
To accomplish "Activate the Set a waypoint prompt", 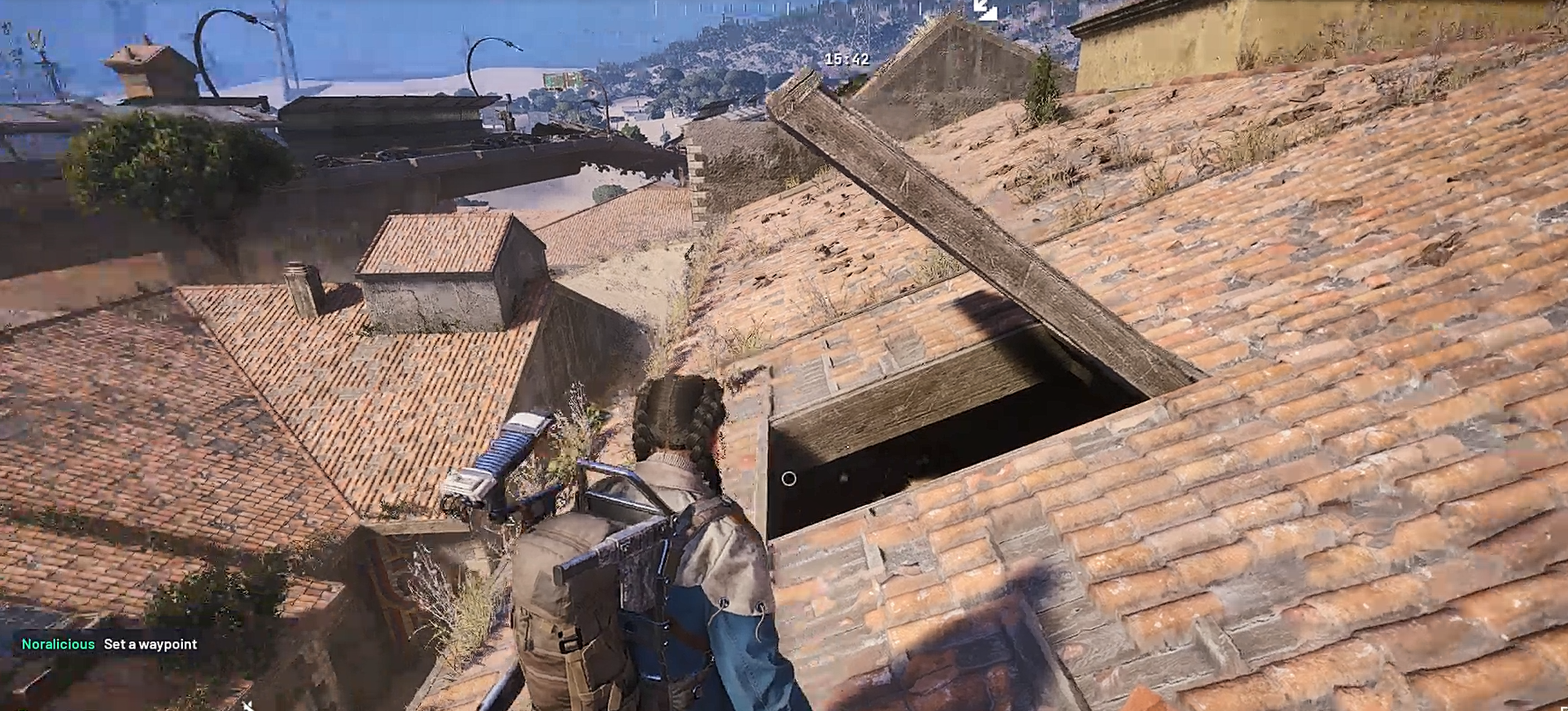I will coord(150,643).
